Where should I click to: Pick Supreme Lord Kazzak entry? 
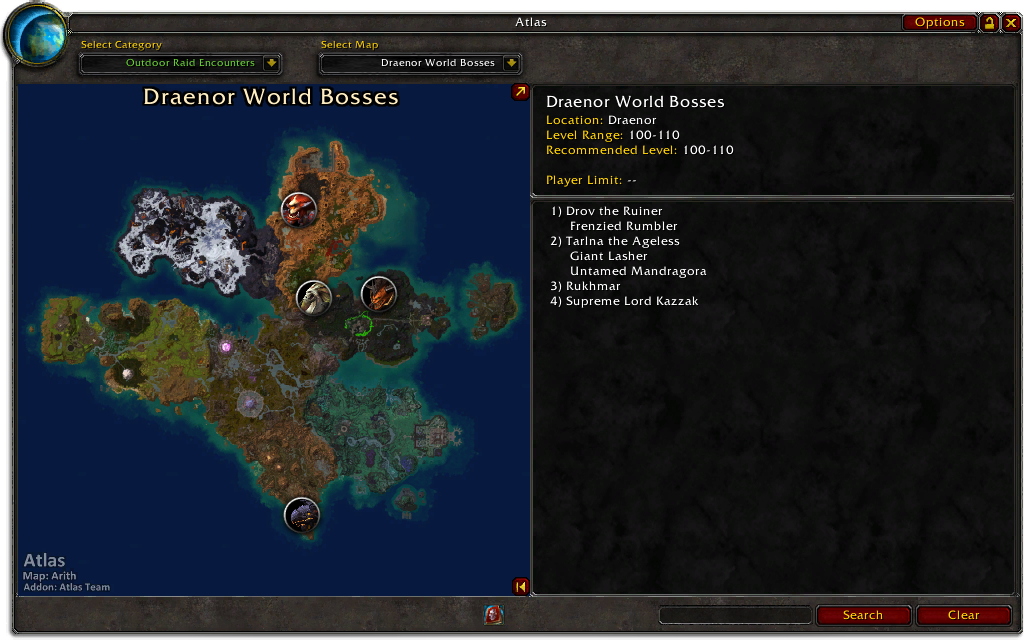click(632, 301)
